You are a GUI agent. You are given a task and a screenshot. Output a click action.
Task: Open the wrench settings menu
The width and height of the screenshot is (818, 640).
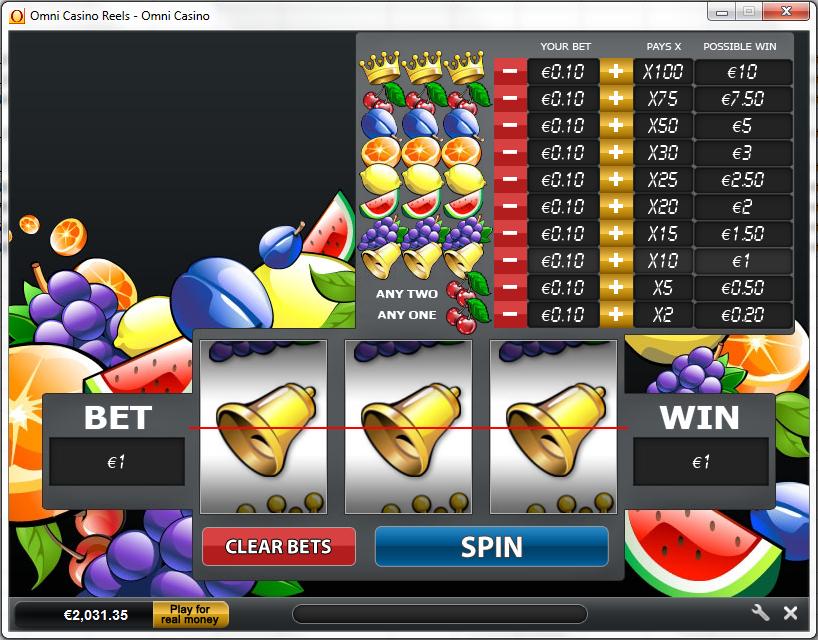[760, 613]
